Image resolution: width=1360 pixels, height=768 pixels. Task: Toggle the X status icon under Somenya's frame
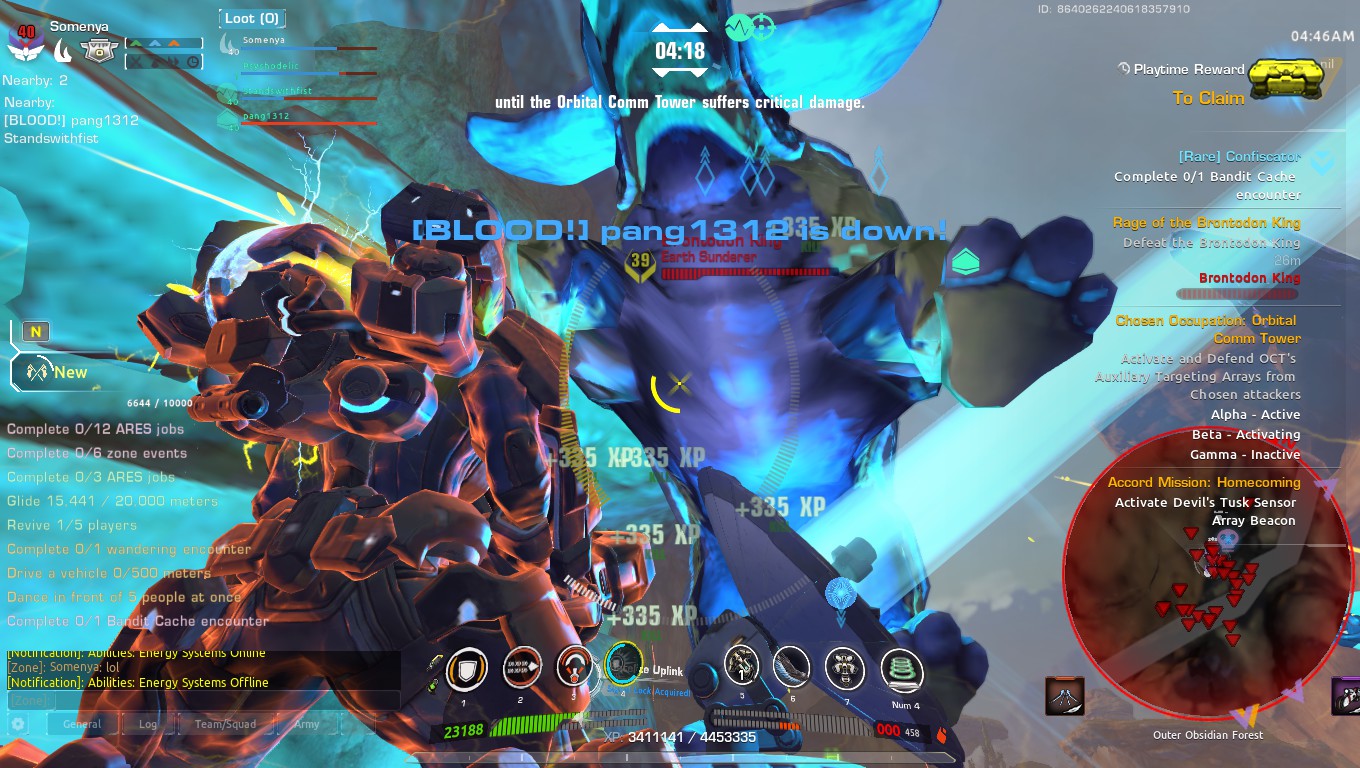137,63
